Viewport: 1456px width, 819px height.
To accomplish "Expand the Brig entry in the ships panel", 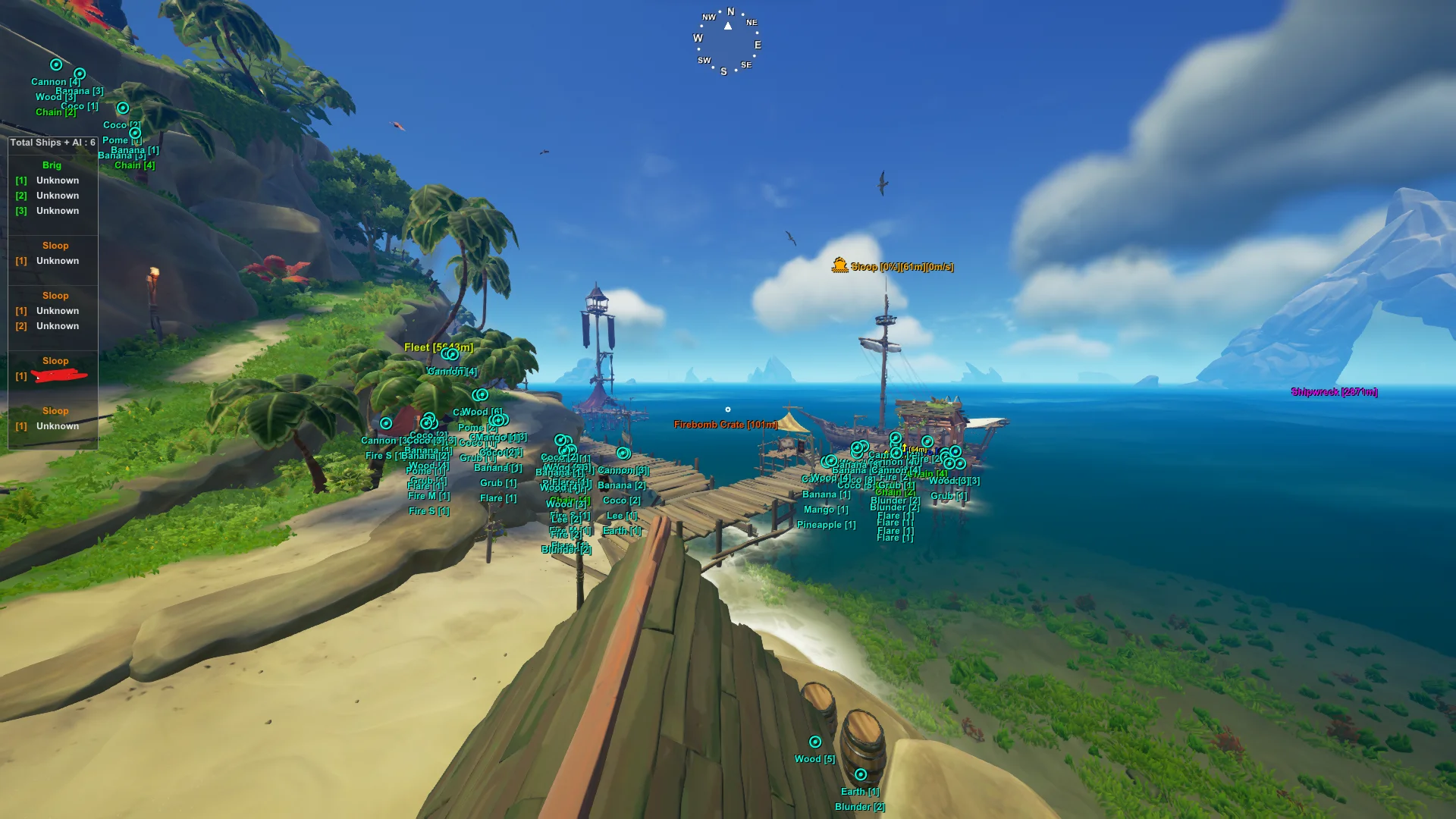I will [x=52, y=165].
